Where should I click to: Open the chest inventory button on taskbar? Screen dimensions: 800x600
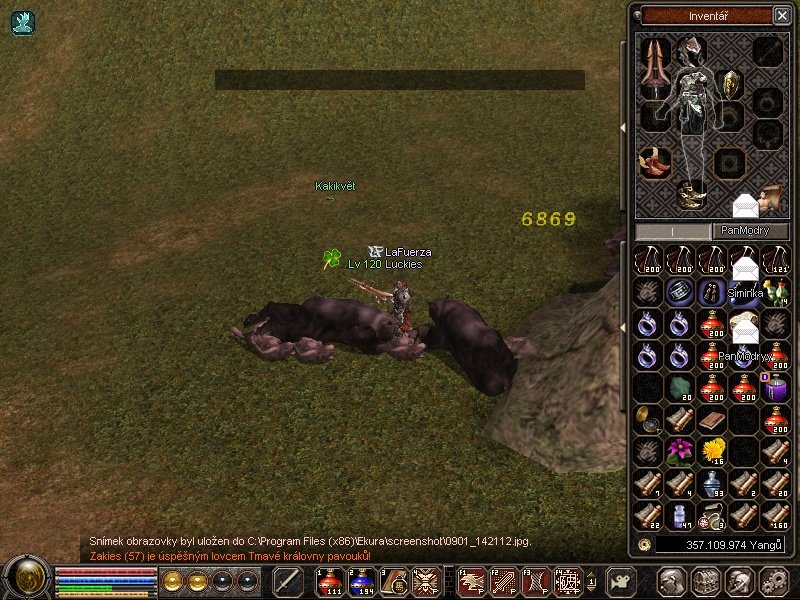[704, 581]
